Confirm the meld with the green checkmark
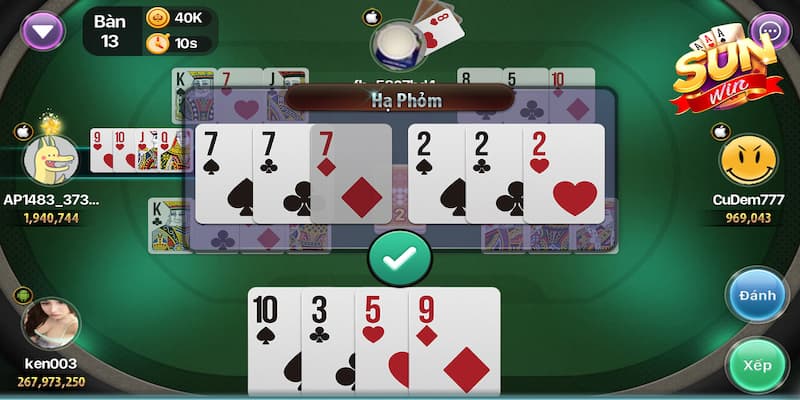 pyautogui.click(x=400, y=257)
